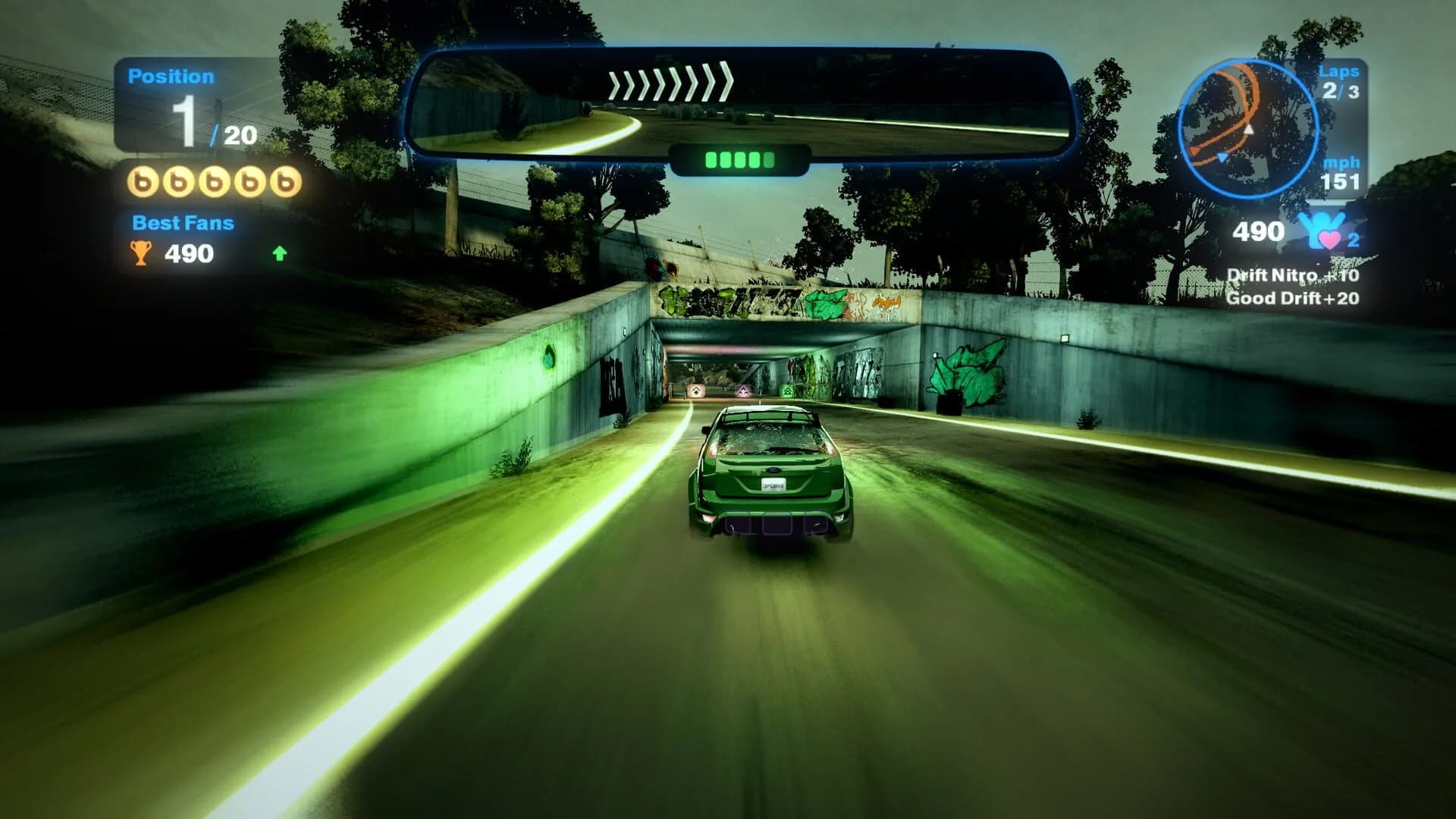Click the green power-up pickup on the right
Screen dimensions: 1456x819
(788, 391)
